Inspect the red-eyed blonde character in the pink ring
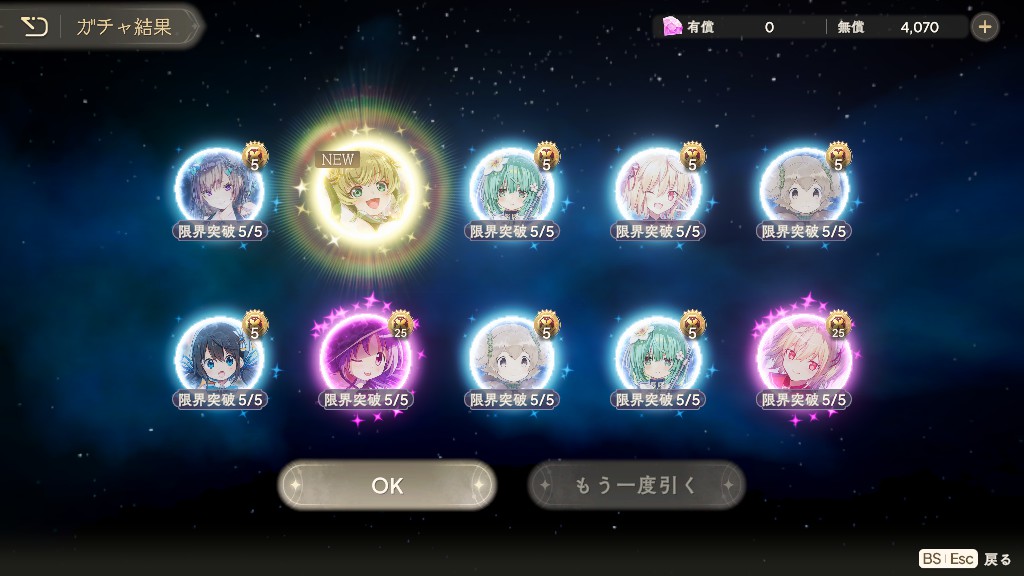This screenshot has height=576, width=1024. click(x=804, y=357)
